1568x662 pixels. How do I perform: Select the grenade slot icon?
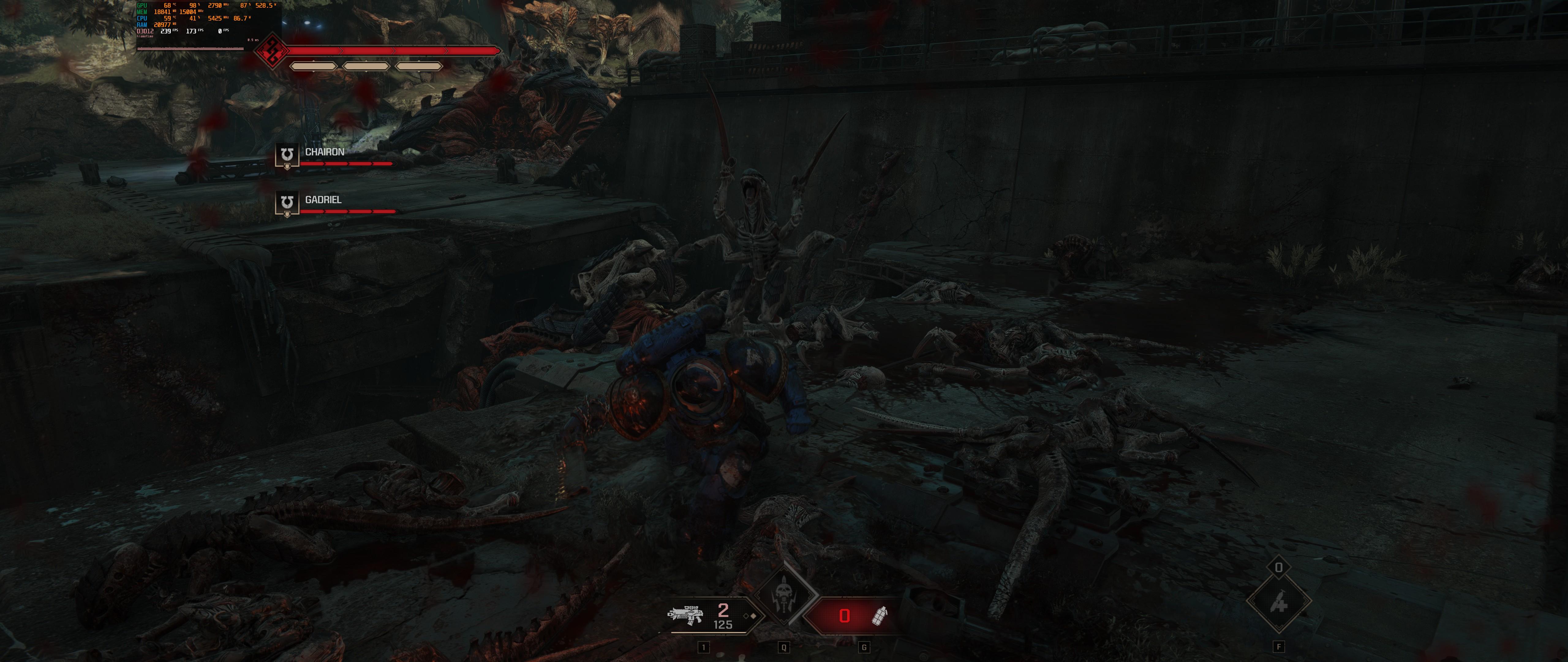tap(880, 616)
